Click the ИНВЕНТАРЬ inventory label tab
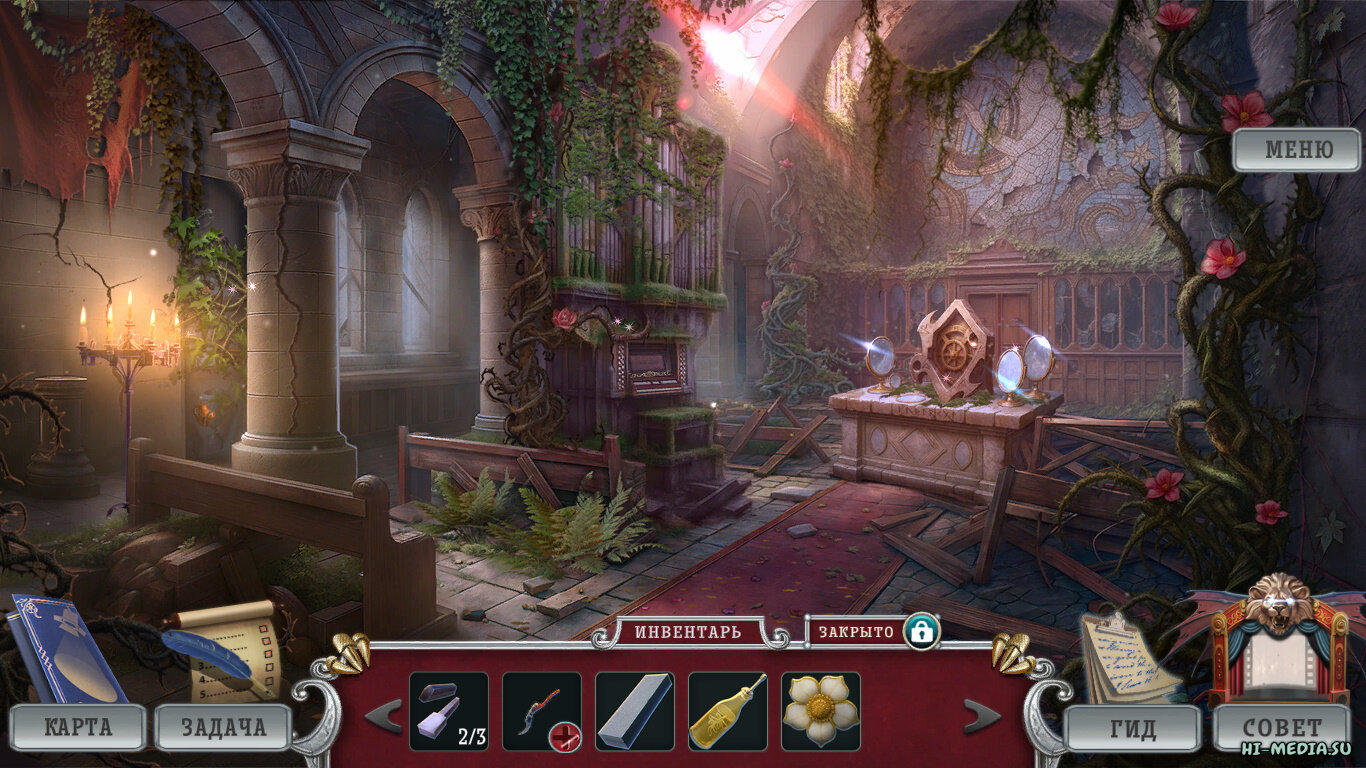The width and height of the screenshot is (1366, 768). coord(688,632)
